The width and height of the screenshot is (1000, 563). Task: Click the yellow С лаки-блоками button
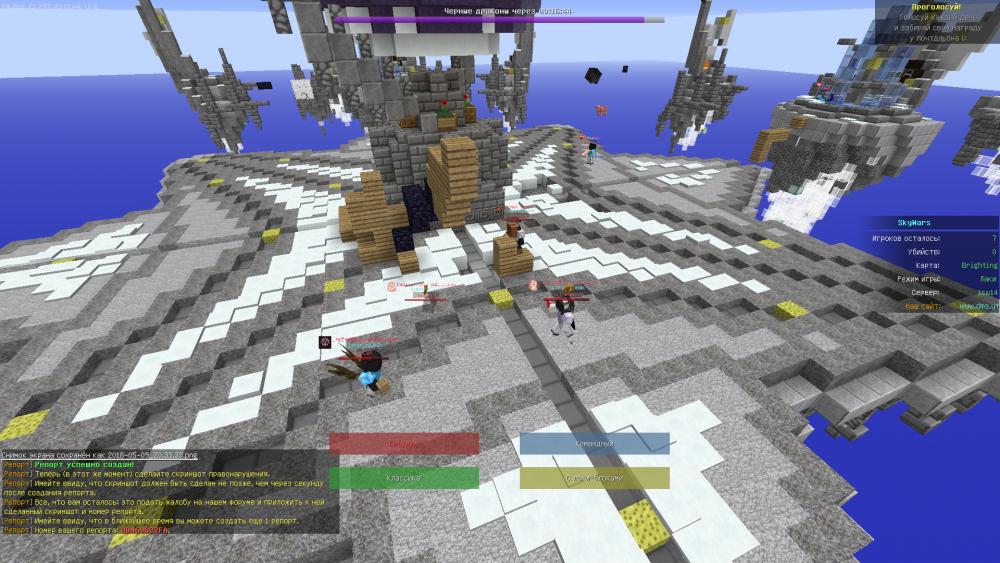point(594,478)
